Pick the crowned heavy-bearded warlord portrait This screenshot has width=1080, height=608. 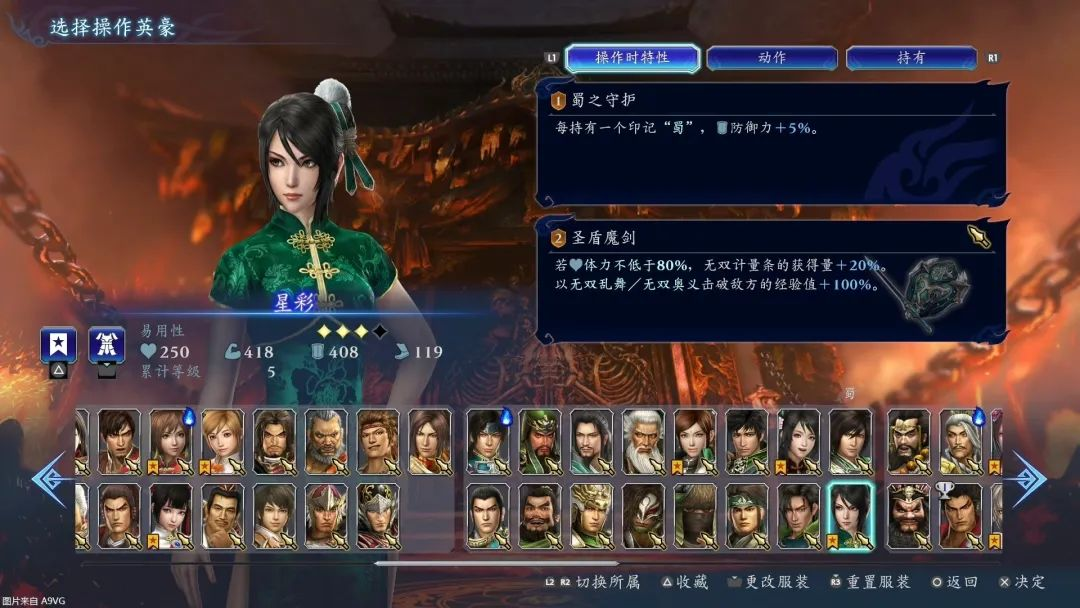pyautogui.click(x=908, y=515)
